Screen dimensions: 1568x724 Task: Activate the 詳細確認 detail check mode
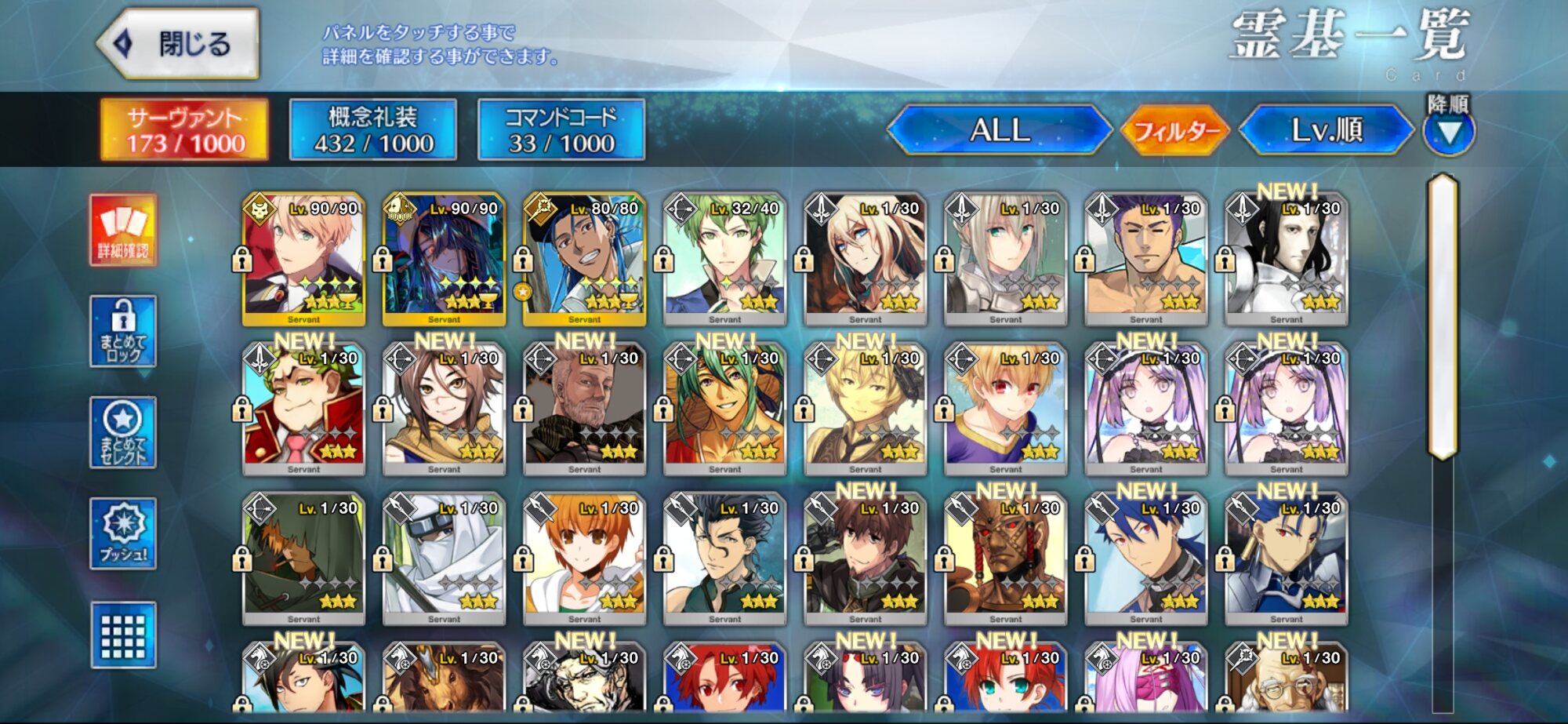coord(123,230)
